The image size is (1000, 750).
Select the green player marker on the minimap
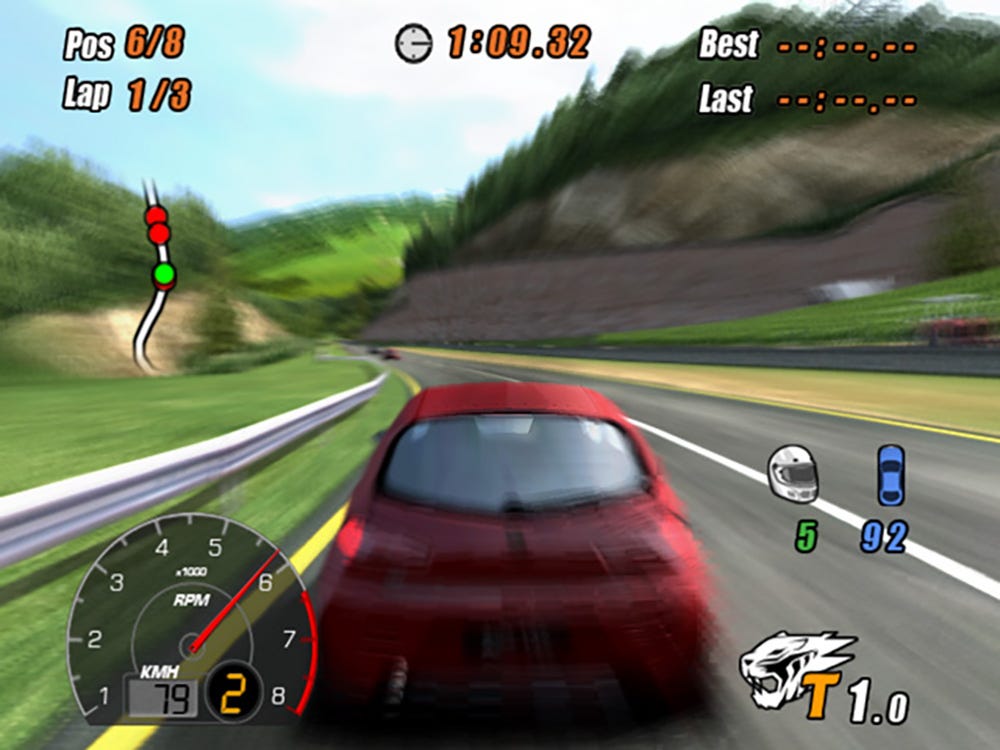tap(164, 274)
